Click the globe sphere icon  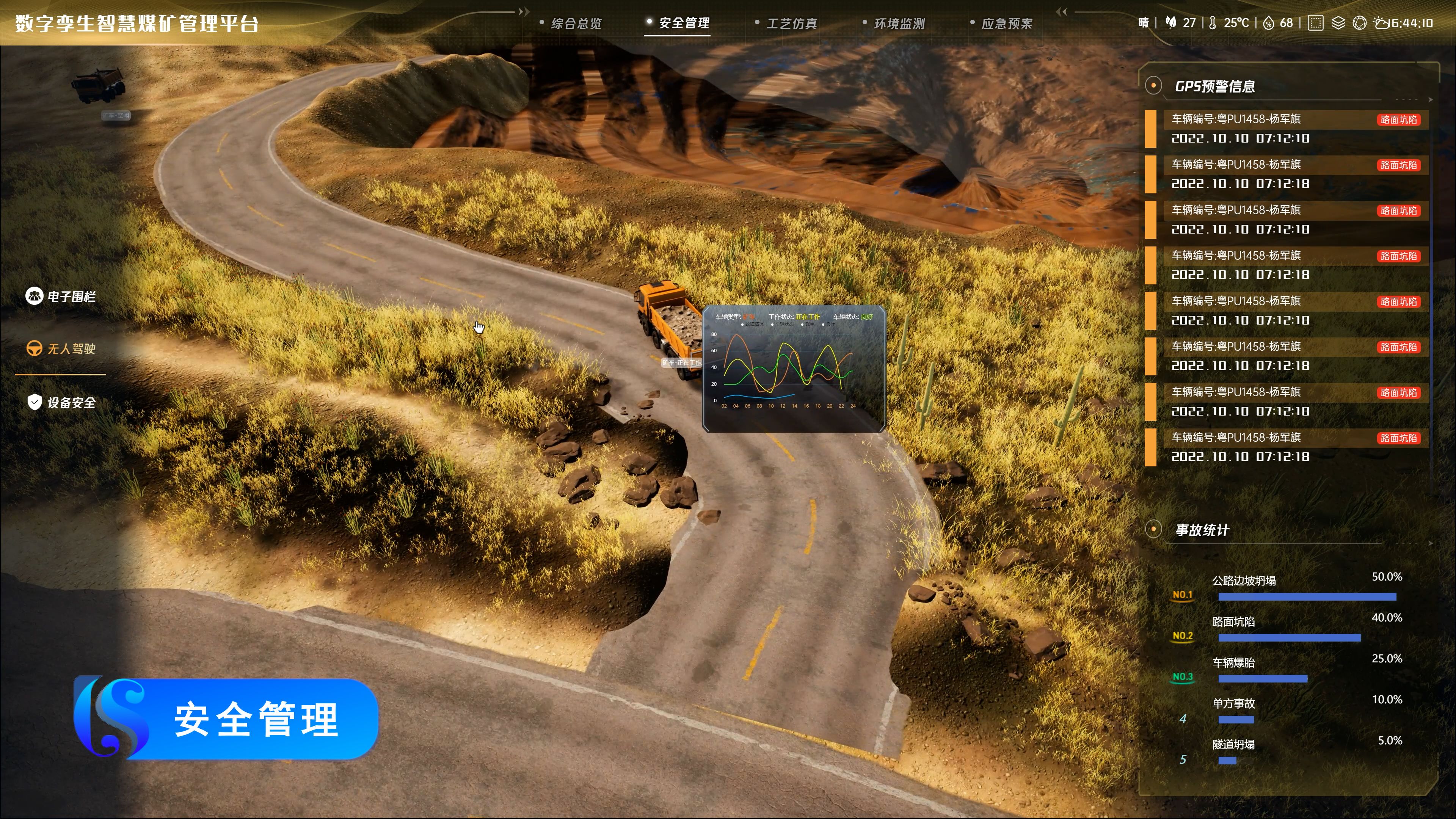pos(1359,23)
